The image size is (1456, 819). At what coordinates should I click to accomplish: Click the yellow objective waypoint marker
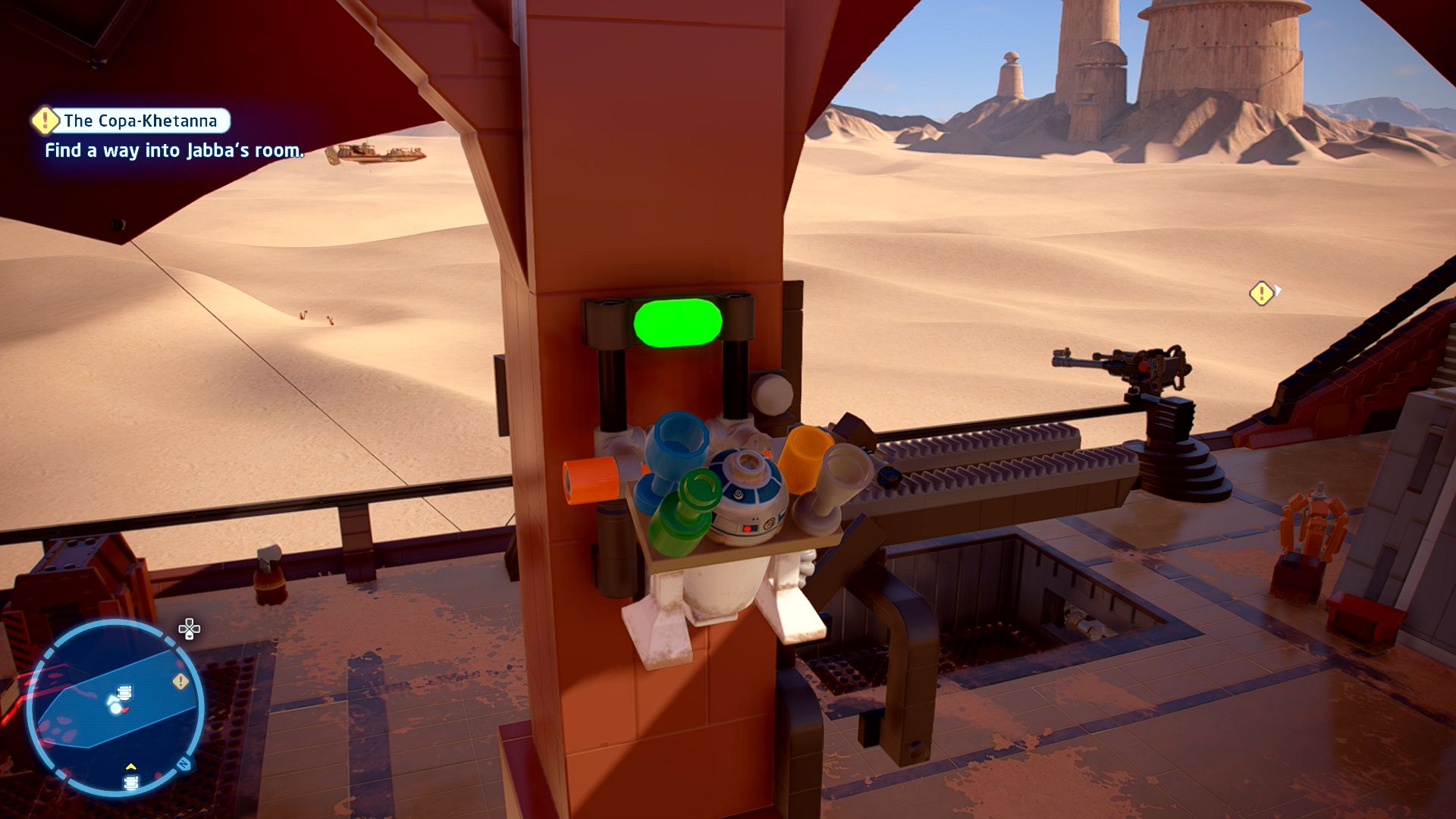coord(1261,293)
